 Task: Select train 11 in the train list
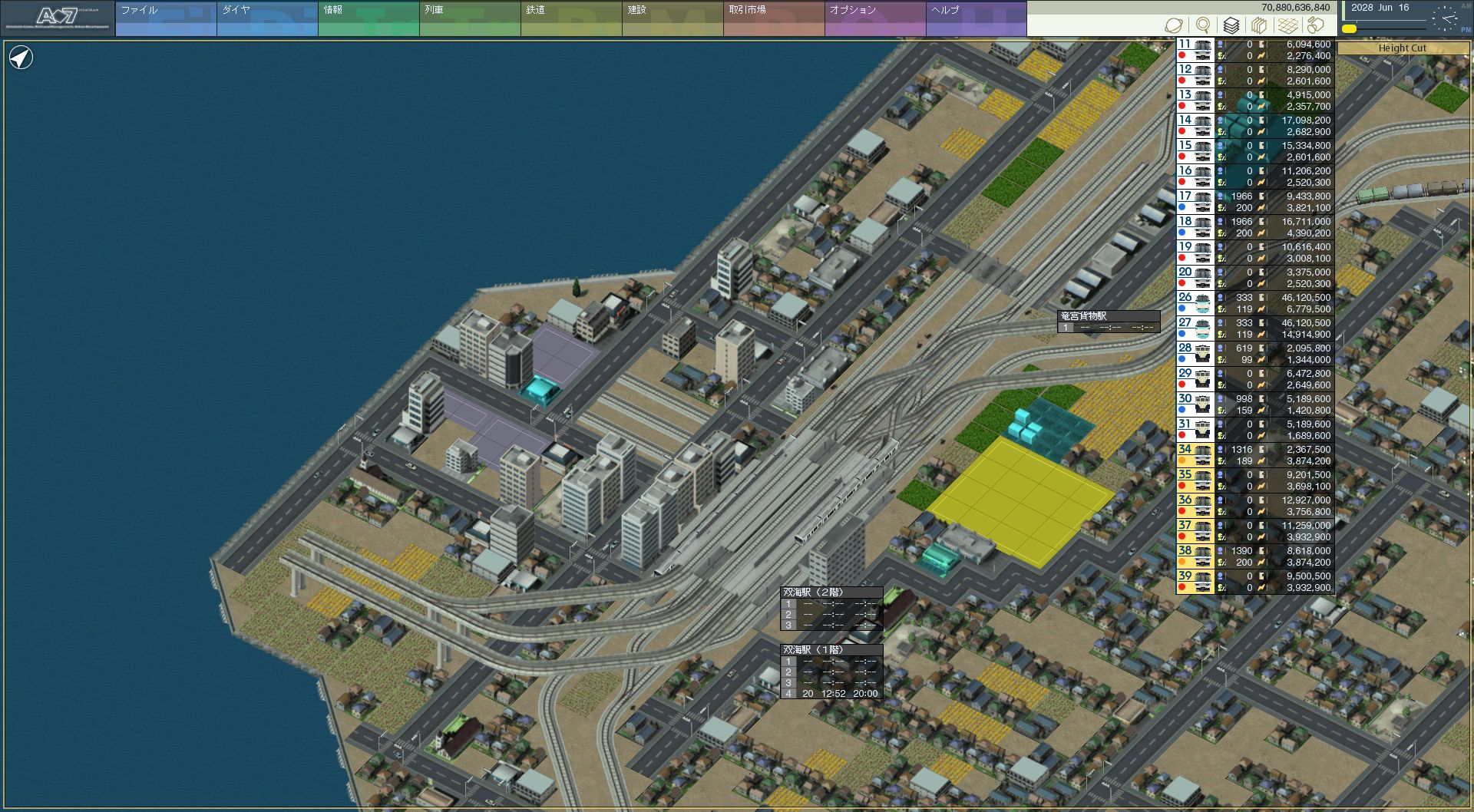tap(1195, 50)
